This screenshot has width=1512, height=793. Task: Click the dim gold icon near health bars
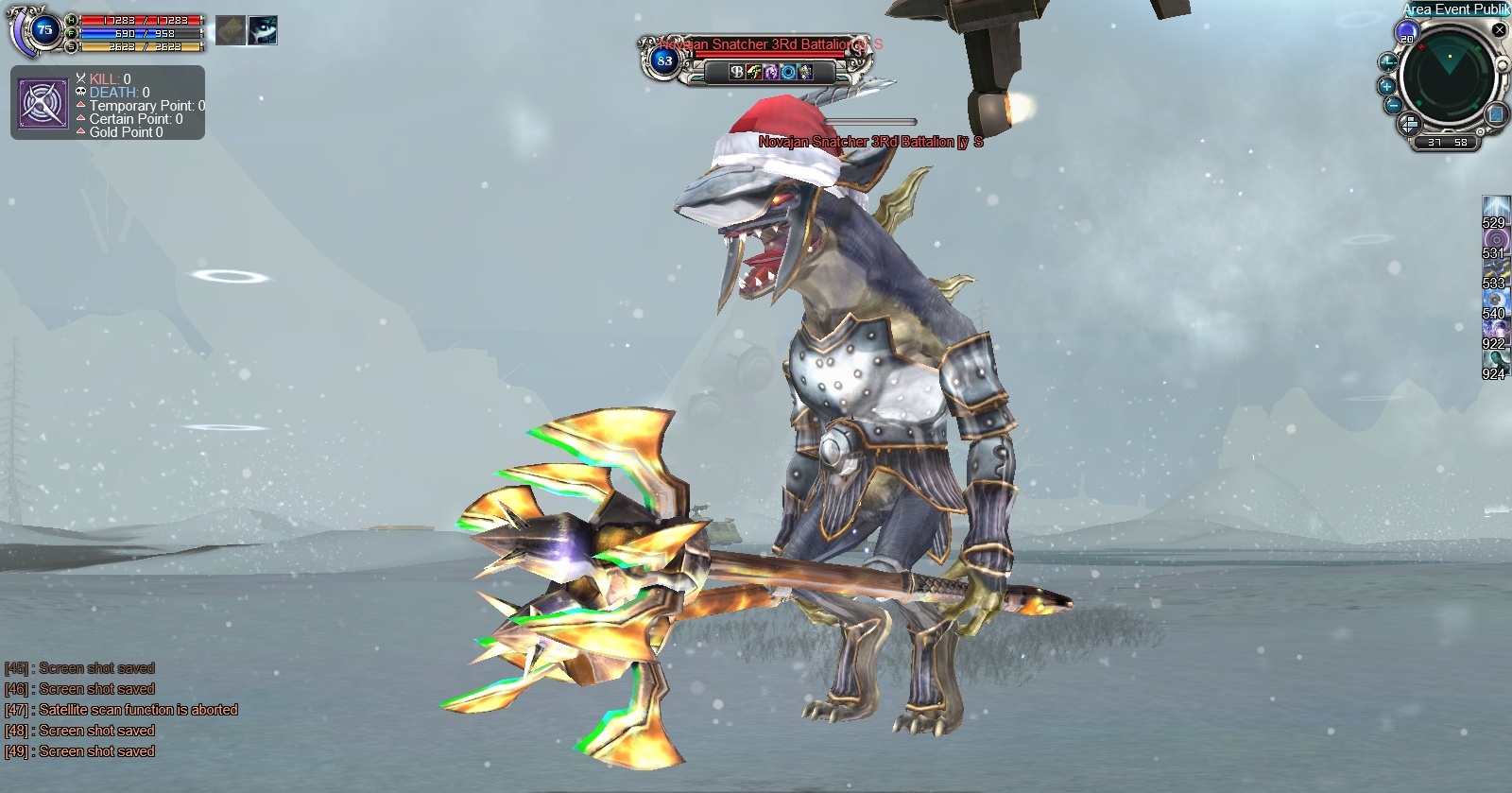coord(230,31)
